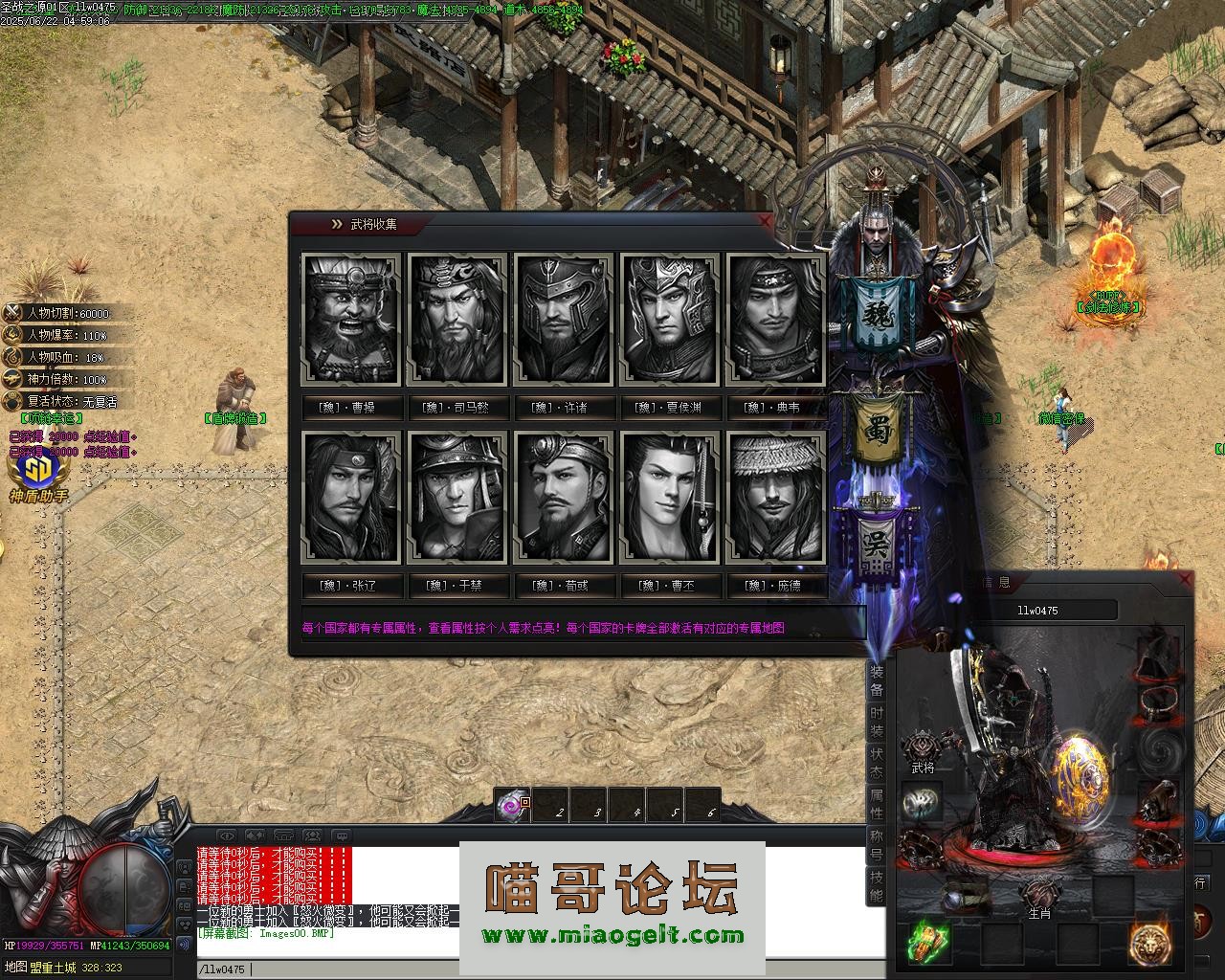
Task: Click the [魏]·荀彧 name button
Action: point(563,586)
